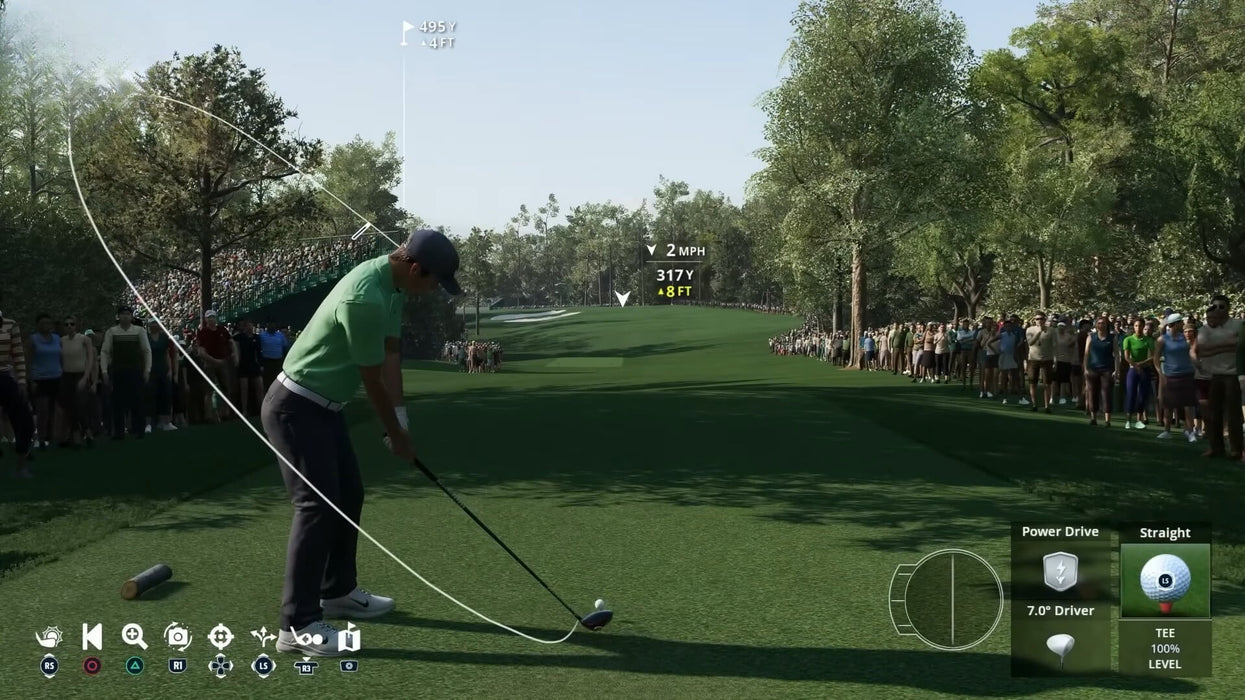Choose the three-arrow shot shape icon
This screenshot has width=1245, height=700.
pos(263,637)
